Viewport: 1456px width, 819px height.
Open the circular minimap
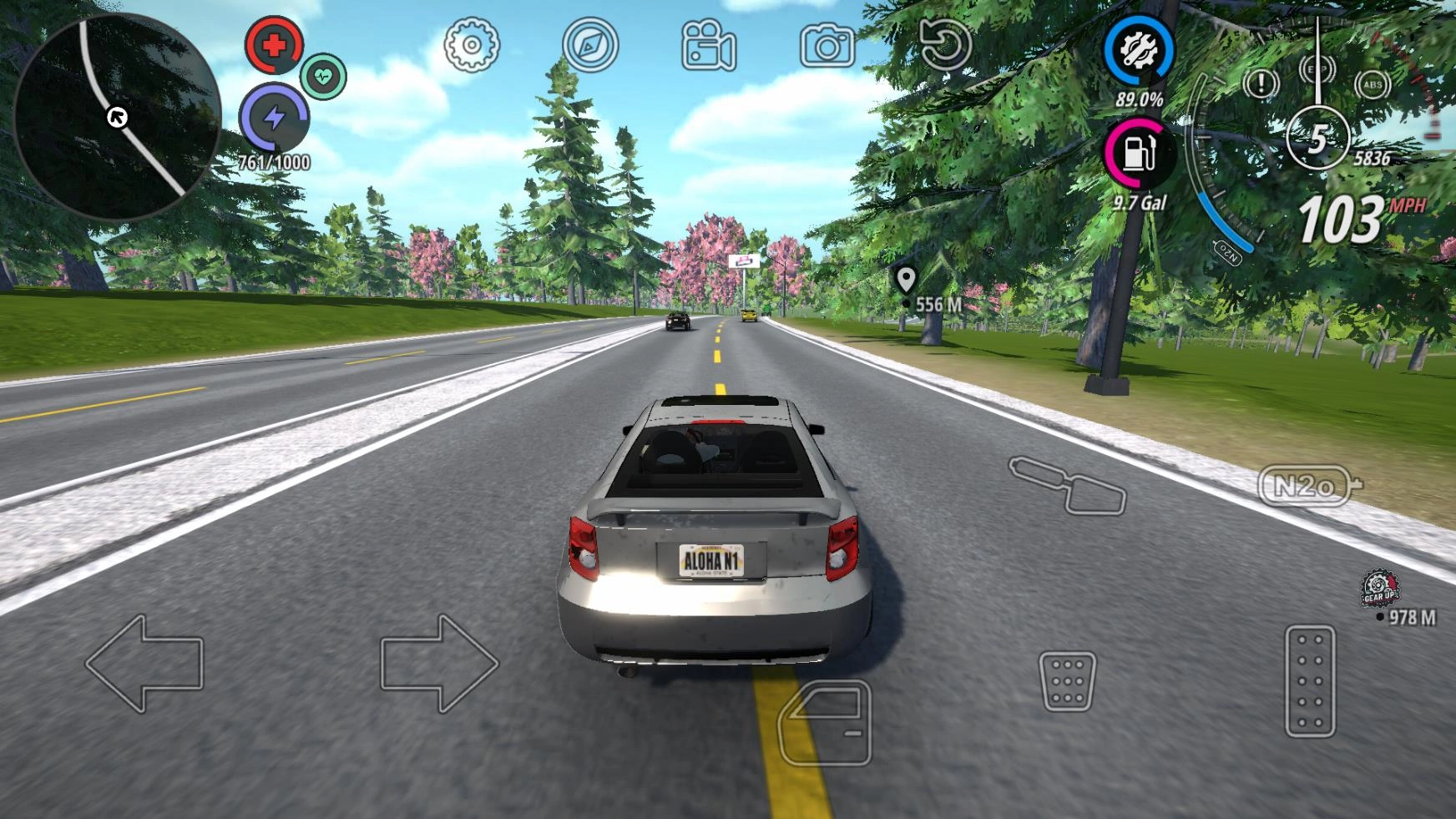117,117
